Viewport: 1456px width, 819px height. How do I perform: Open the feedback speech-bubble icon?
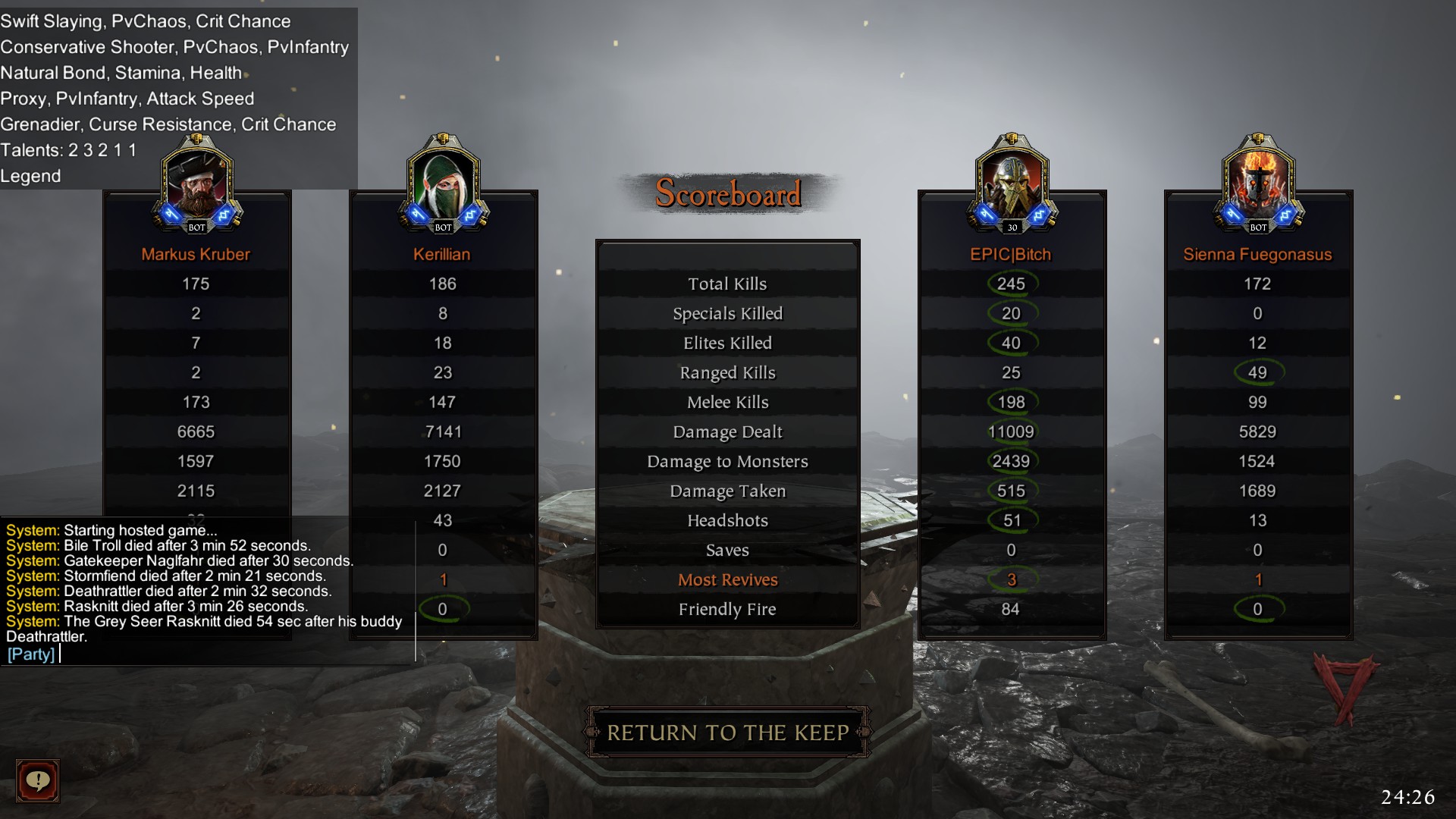pos(37,780)
